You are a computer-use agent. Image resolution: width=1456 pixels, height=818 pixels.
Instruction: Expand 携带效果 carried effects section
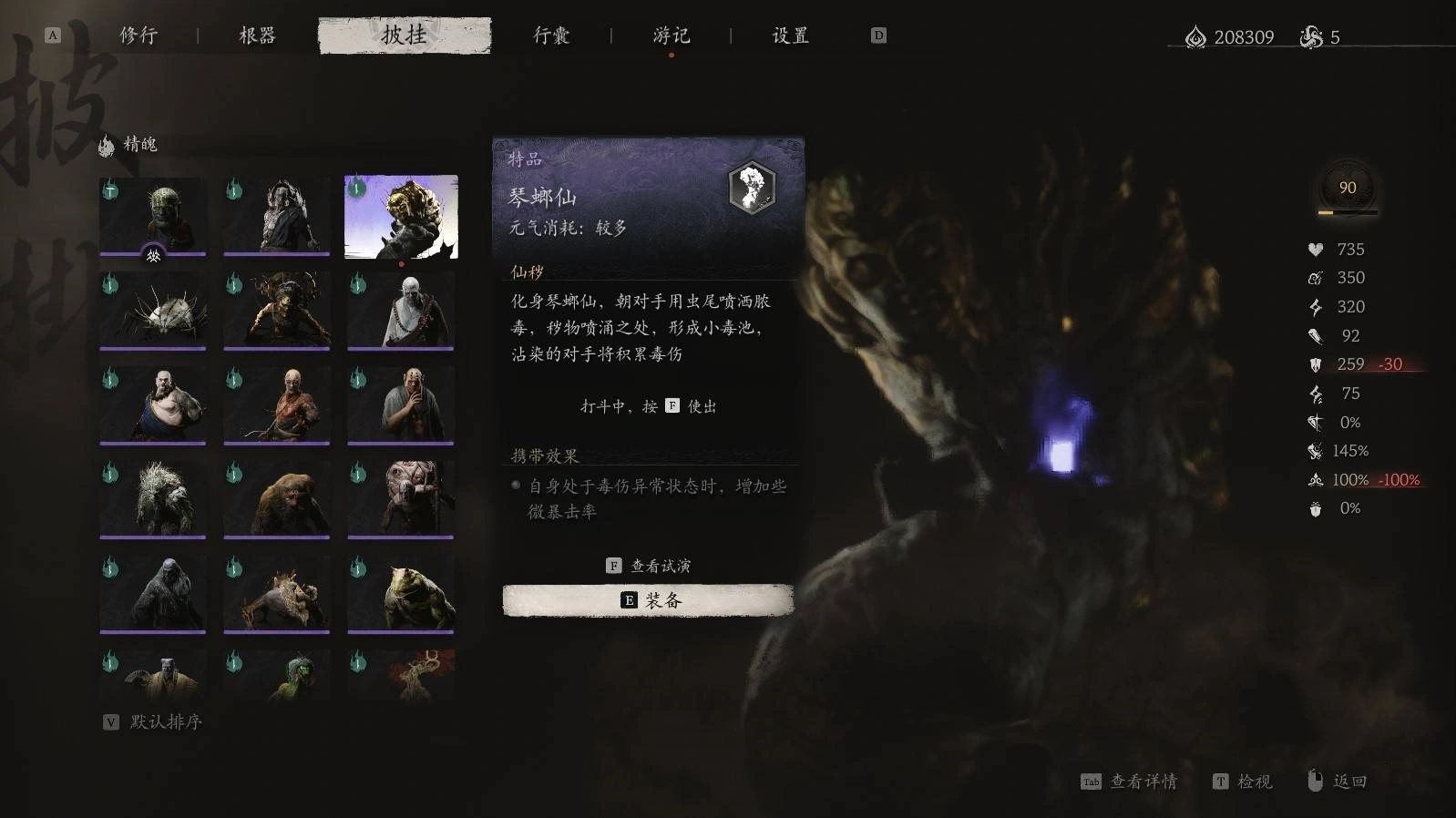click(547, 454)
